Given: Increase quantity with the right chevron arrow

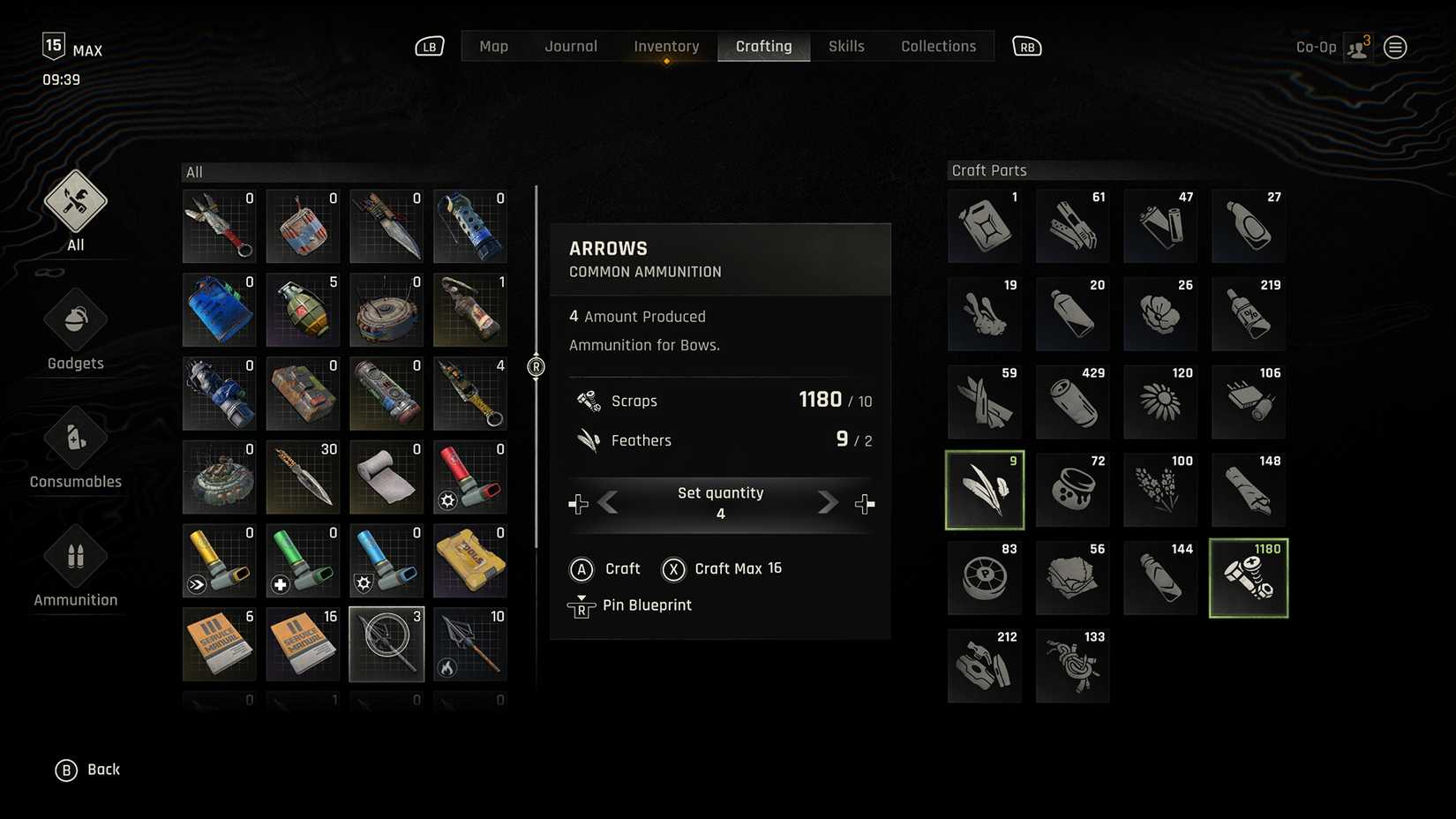Looking at the screenshot, I should 827,503.
